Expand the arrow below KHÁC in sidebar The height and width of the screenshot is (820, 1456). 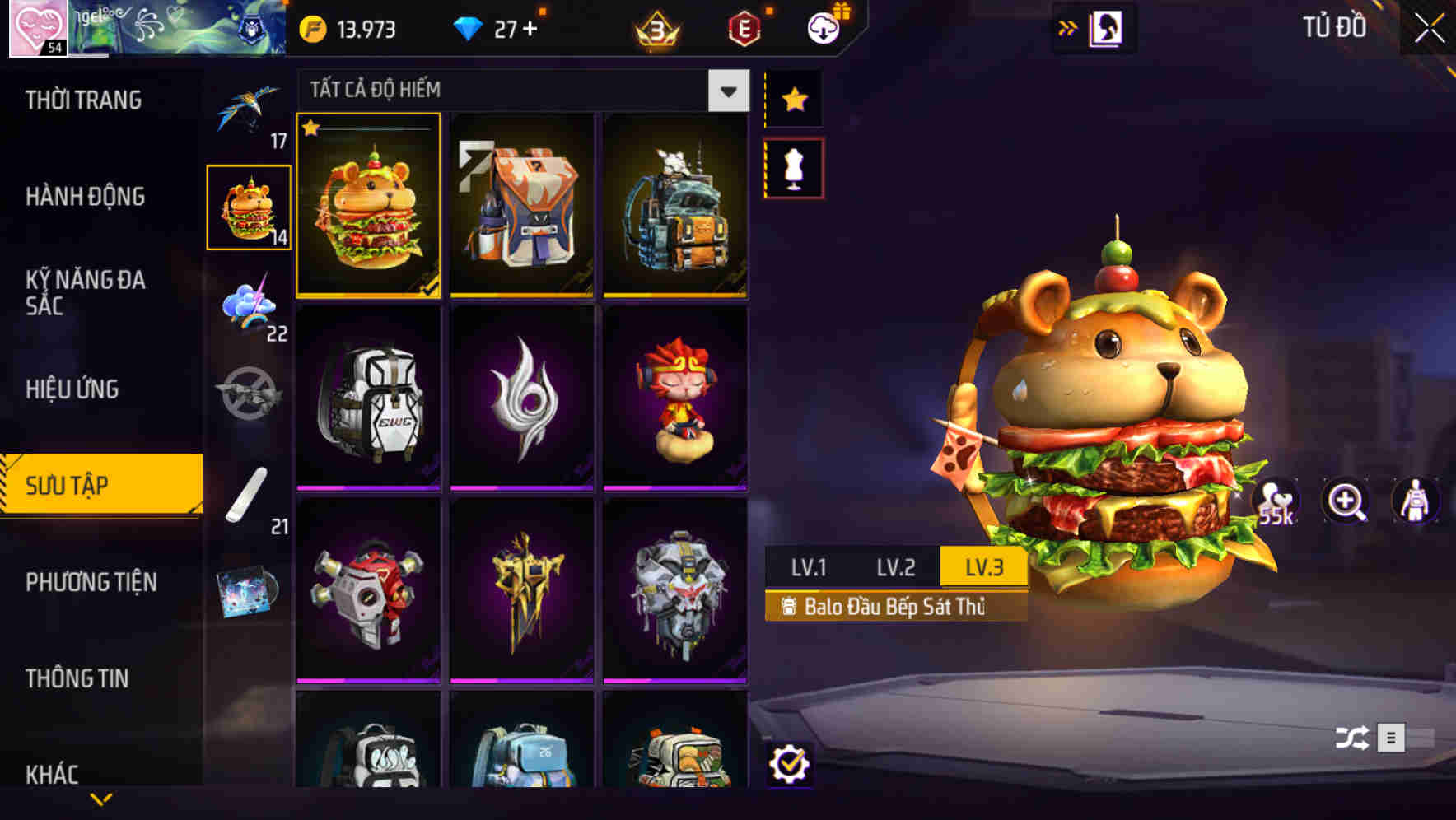point(100,799)
